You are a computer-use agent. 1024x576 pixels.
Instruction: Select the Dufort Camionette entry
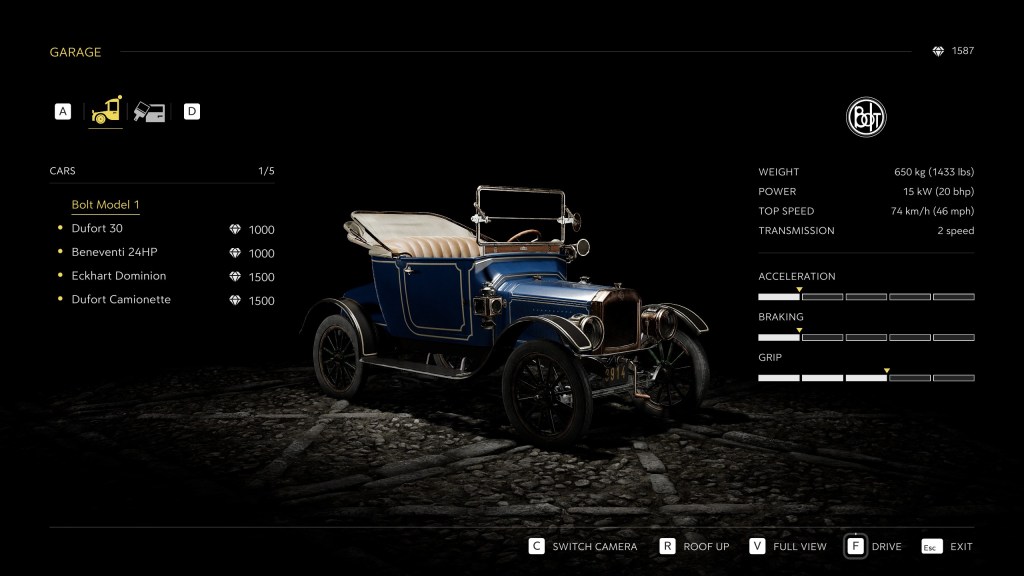(120, 300)
